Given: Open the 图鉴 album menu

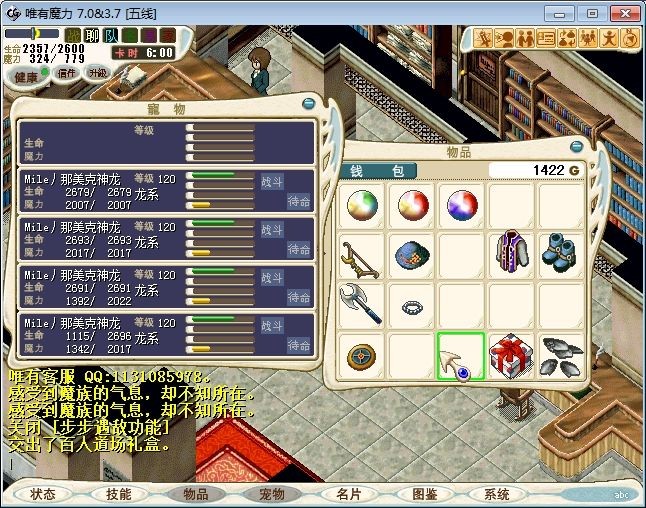Looking at the screenshot, I should tap(424, 494).
